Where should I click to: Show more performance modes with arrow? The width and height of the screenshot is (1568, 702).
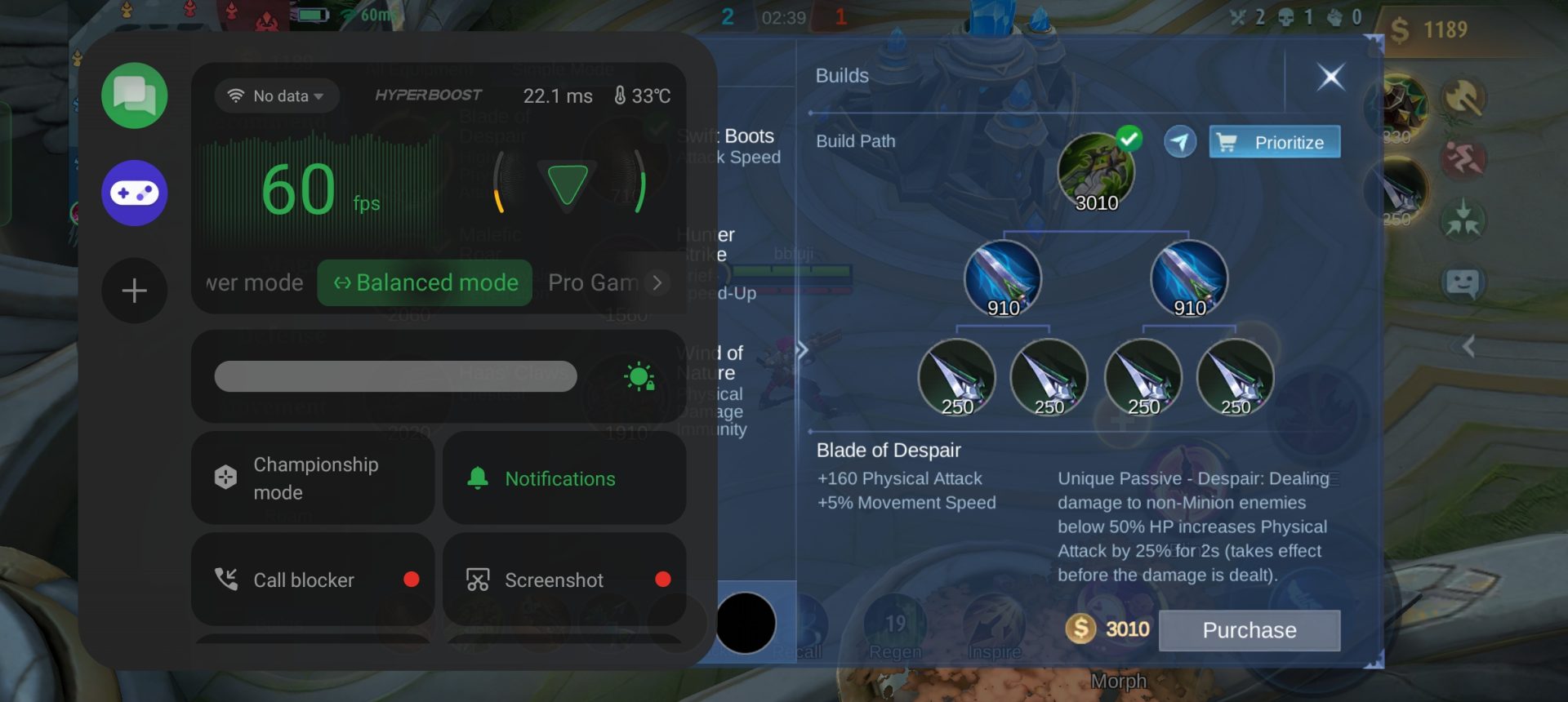(657, 283)
